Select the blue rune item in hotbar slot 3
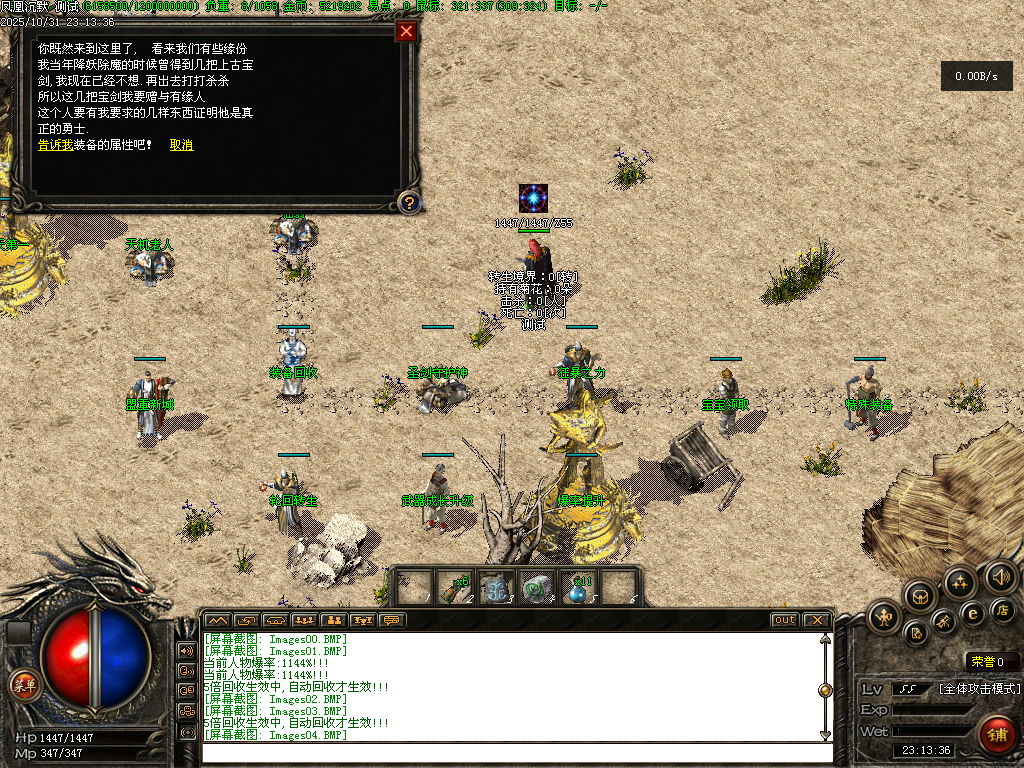The image size is (1024, 768). point(496,589)
